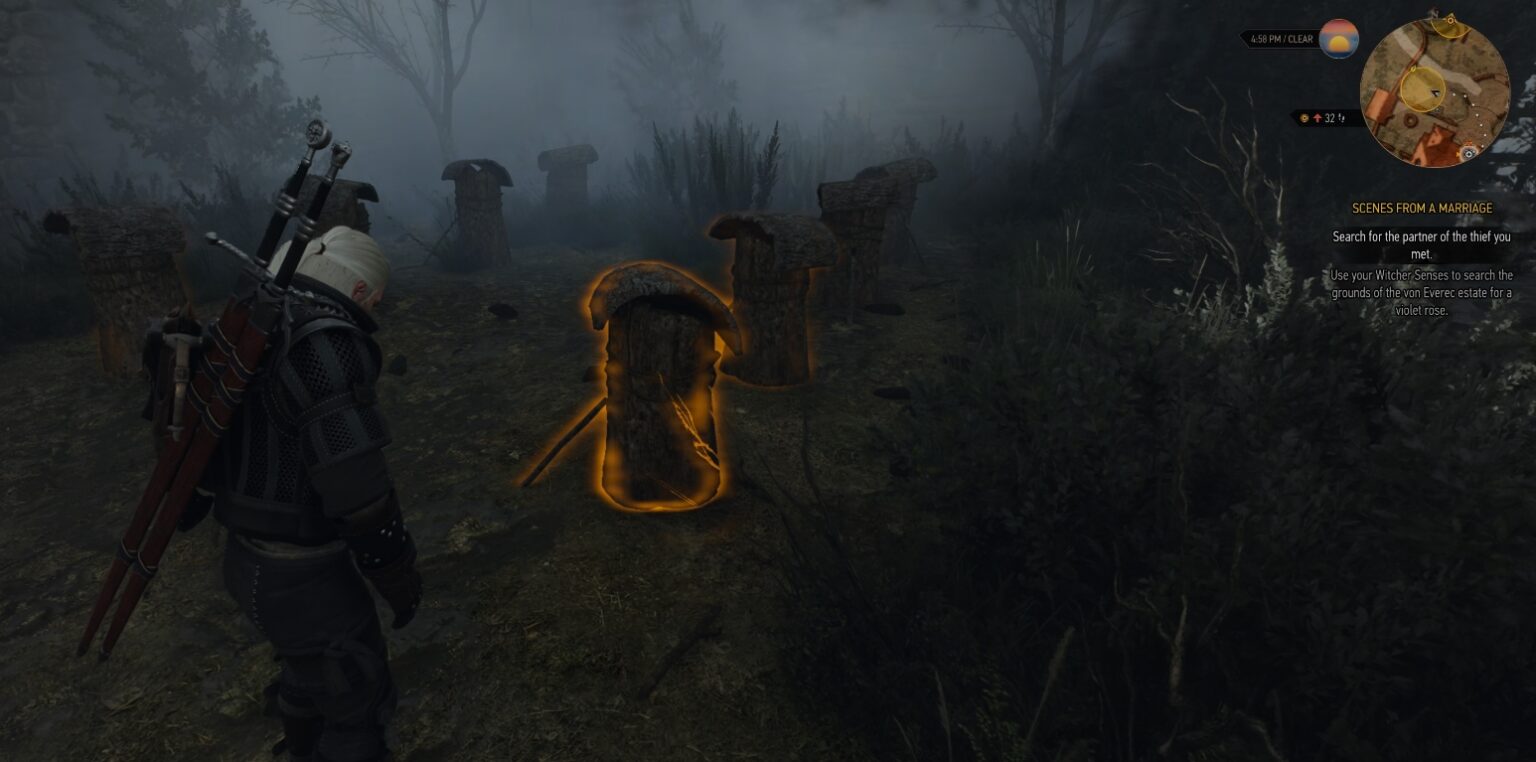Toggle the 4:58 PM / CLEAR time display
This screenshot has width=1536, height=762.
(1281, 40)
